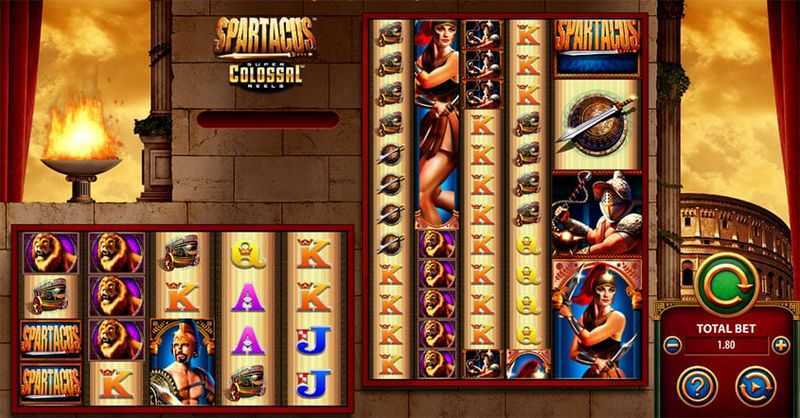The image size is (800, 418).
Task: Activate the autoplay spin button
Action: [756, 386]
